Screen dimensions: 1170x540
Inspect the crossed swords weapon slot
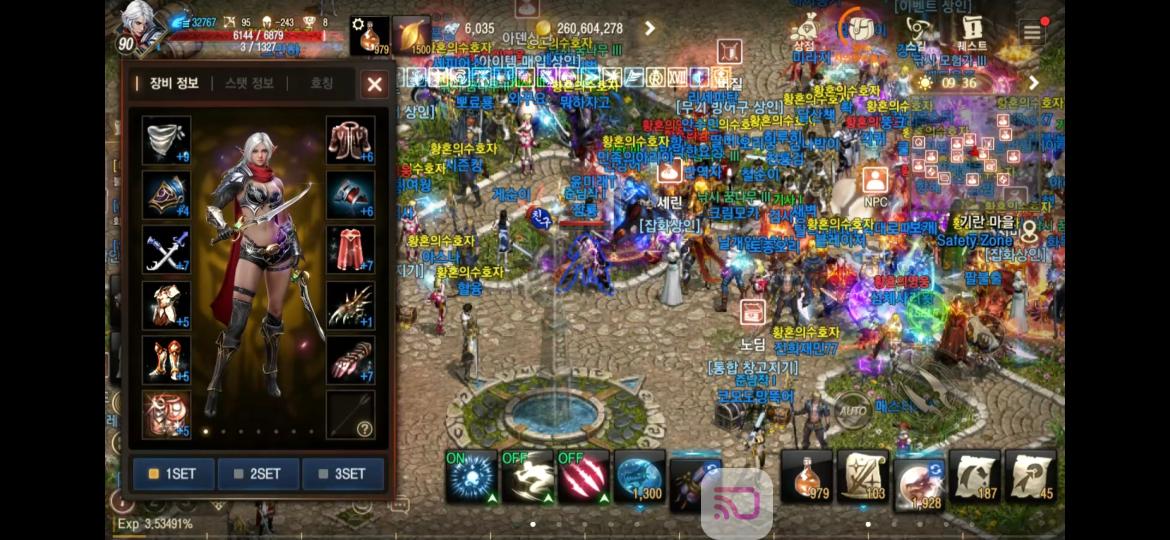point(166,249)
